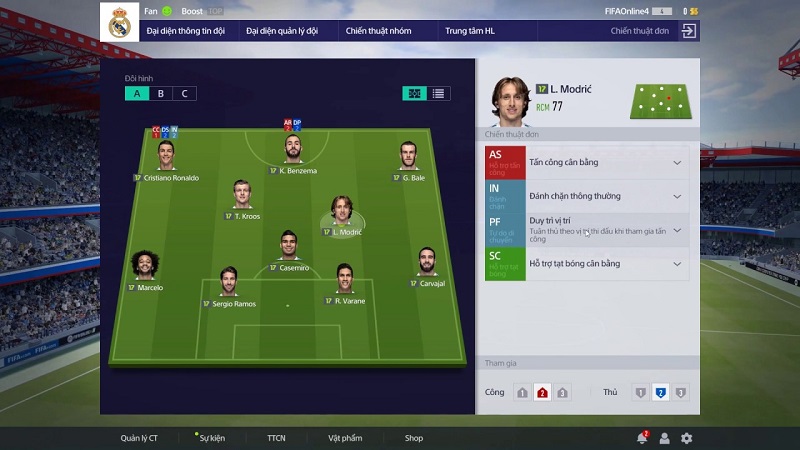The image size is (800, 450).
Task: Select Cristiano Ronaldo on the pitch
Action: tap(166, 155)
